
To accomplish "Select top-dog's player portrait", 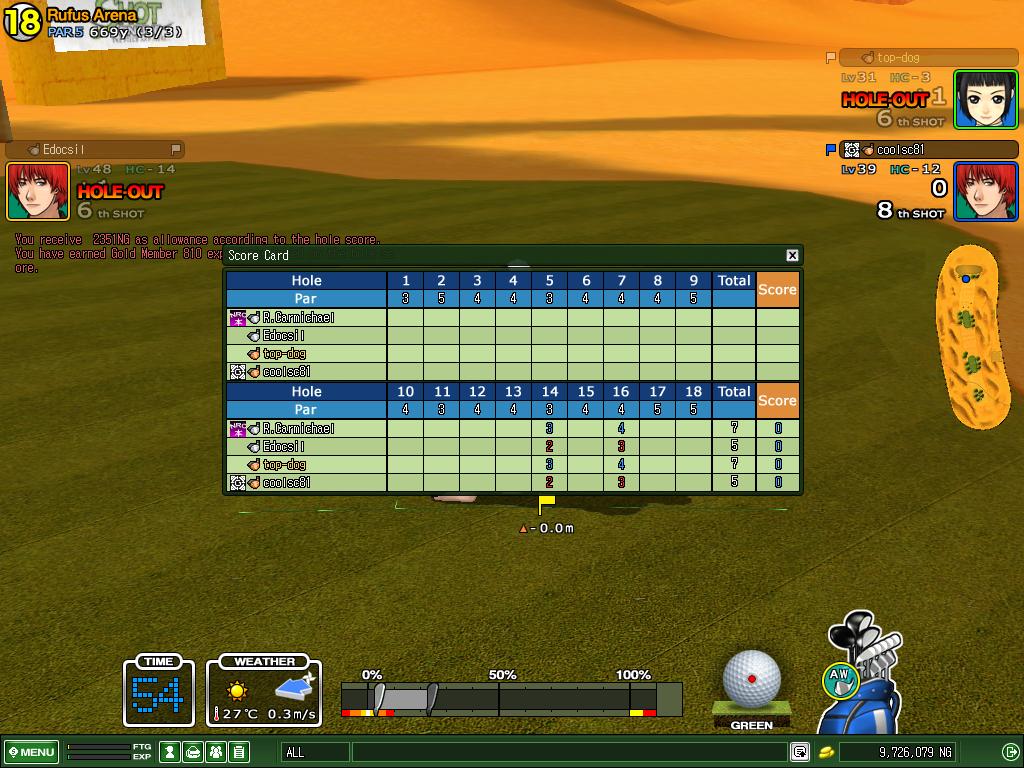I will click(986, 99).
